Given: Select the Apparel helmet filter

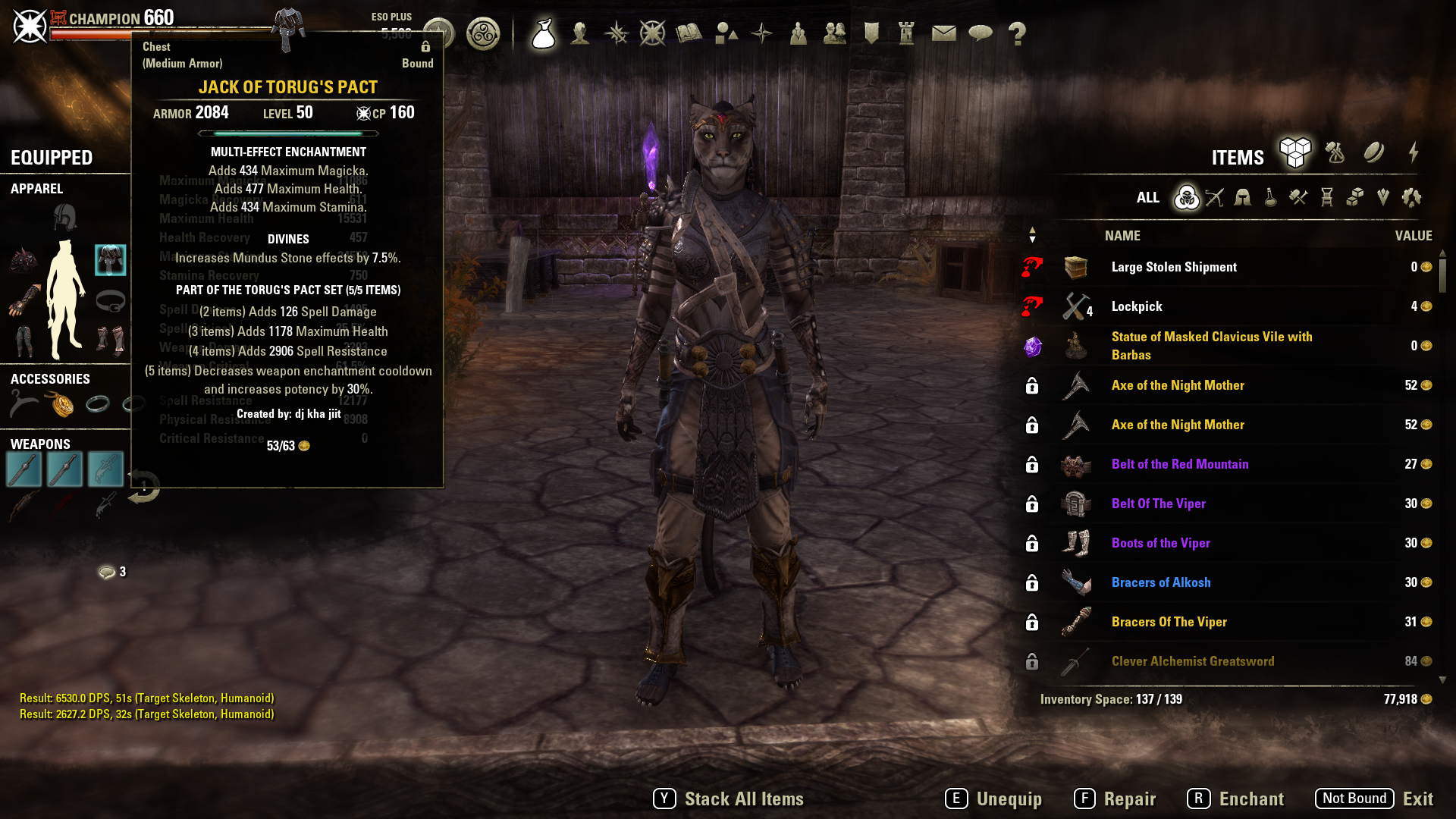Looking at the screenshot, I should click(x=1241, y=198).
